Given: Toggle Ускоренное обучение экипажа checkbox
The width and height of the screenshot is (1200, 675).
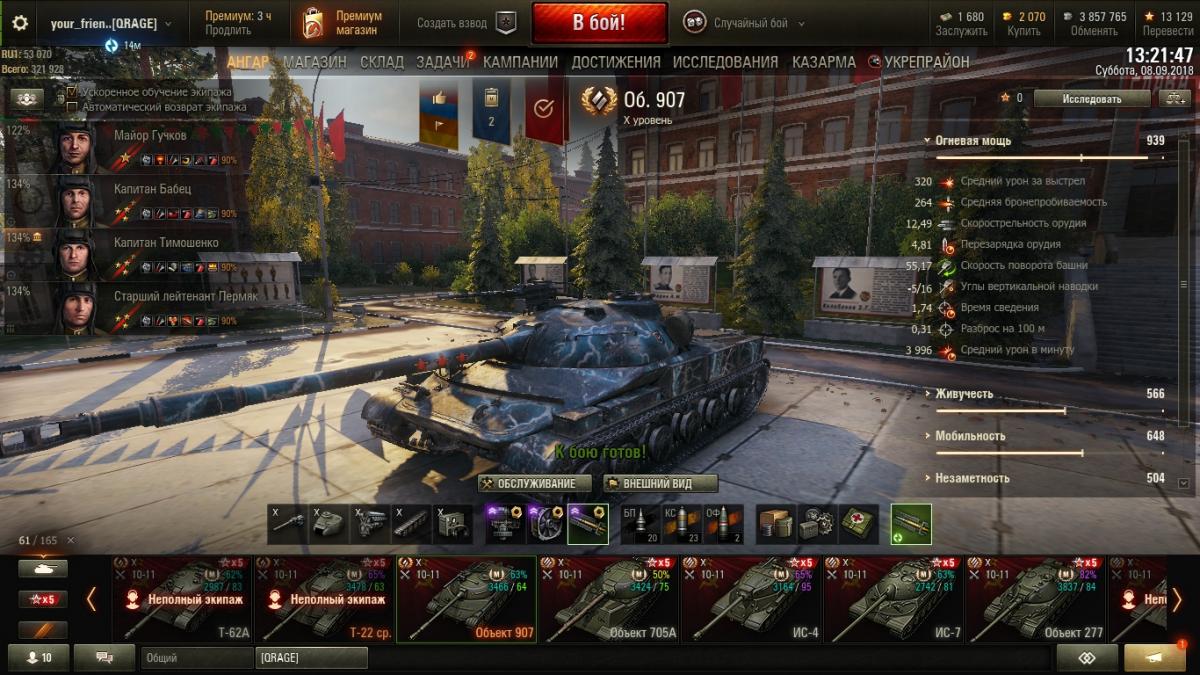Looking at the screenshot, I should 72,92.
